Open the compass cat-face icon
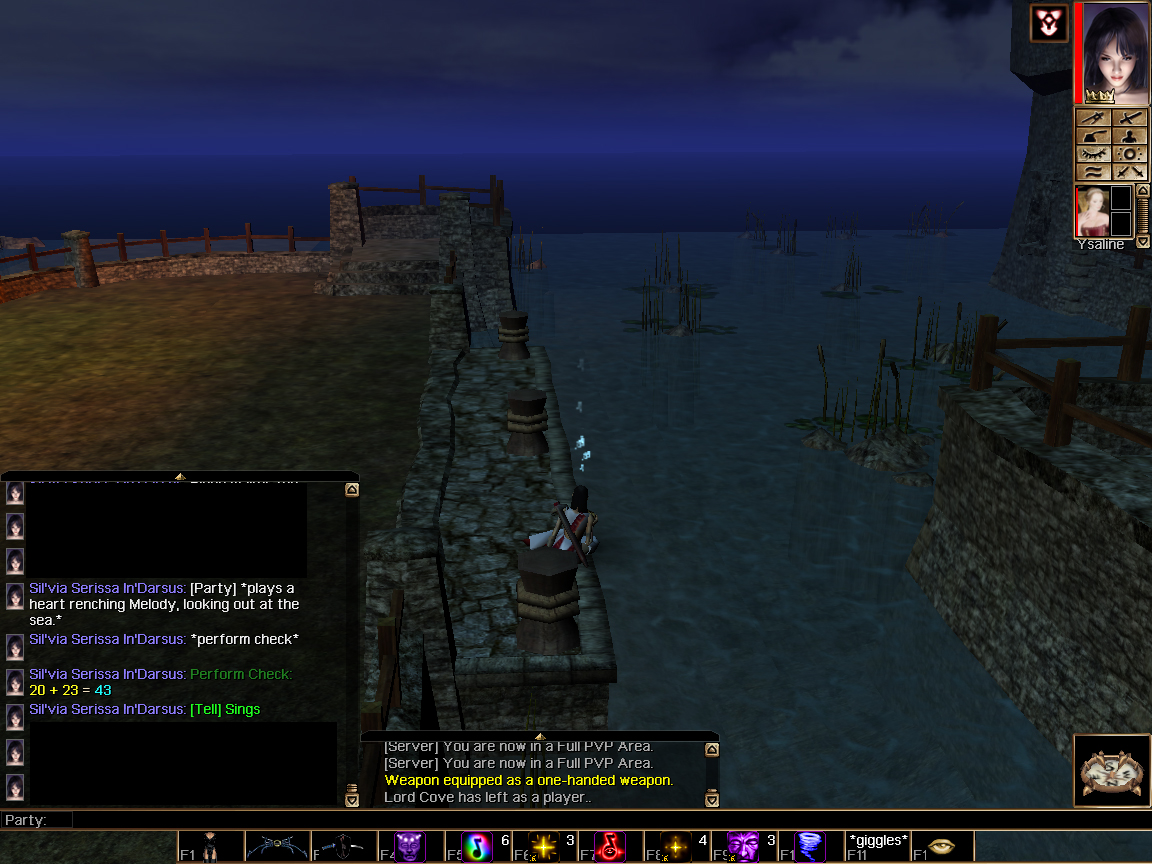 click(x=1112, y=770)
